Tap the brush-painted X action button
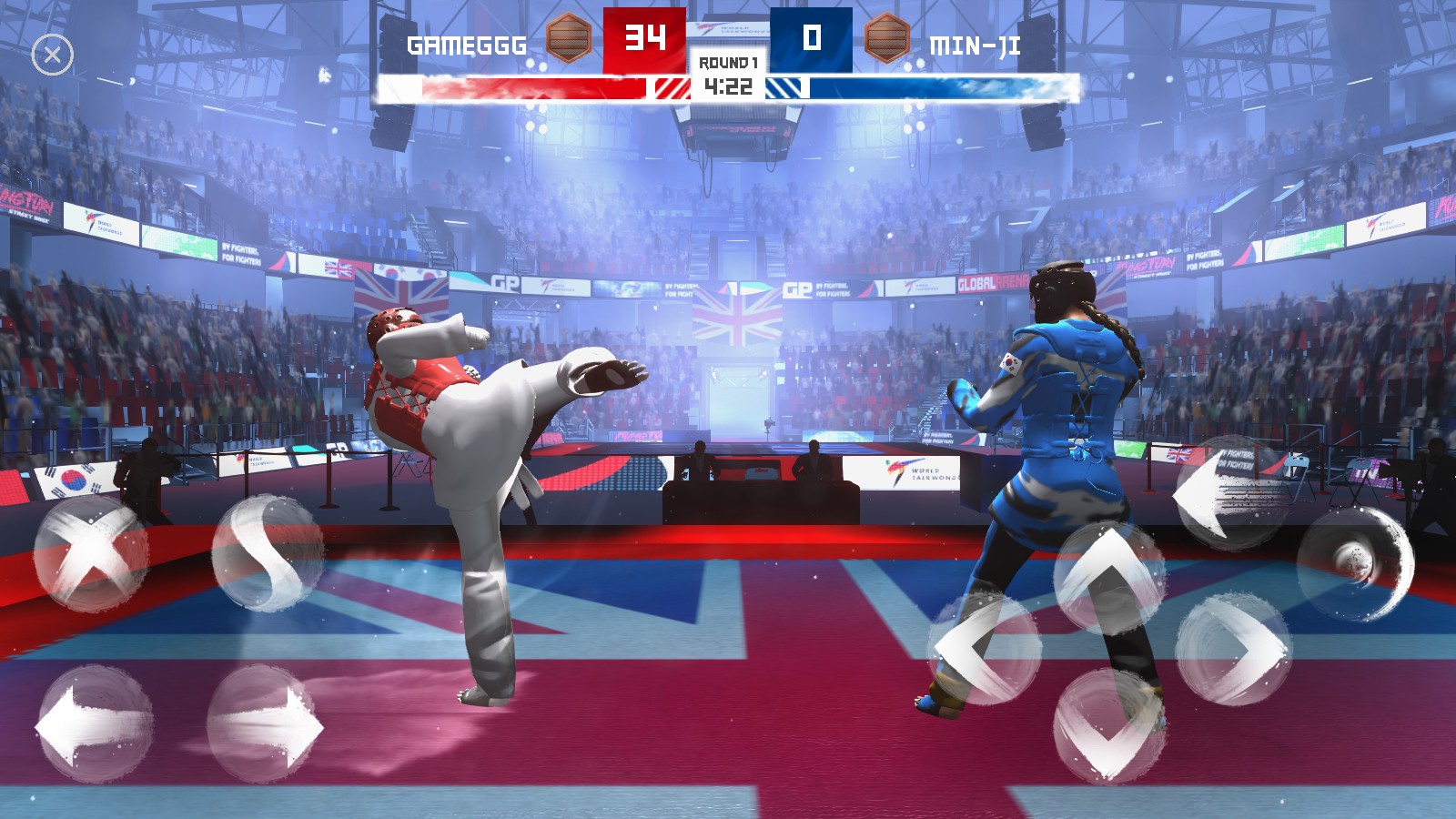The image size is (1456, 819). 90,553
